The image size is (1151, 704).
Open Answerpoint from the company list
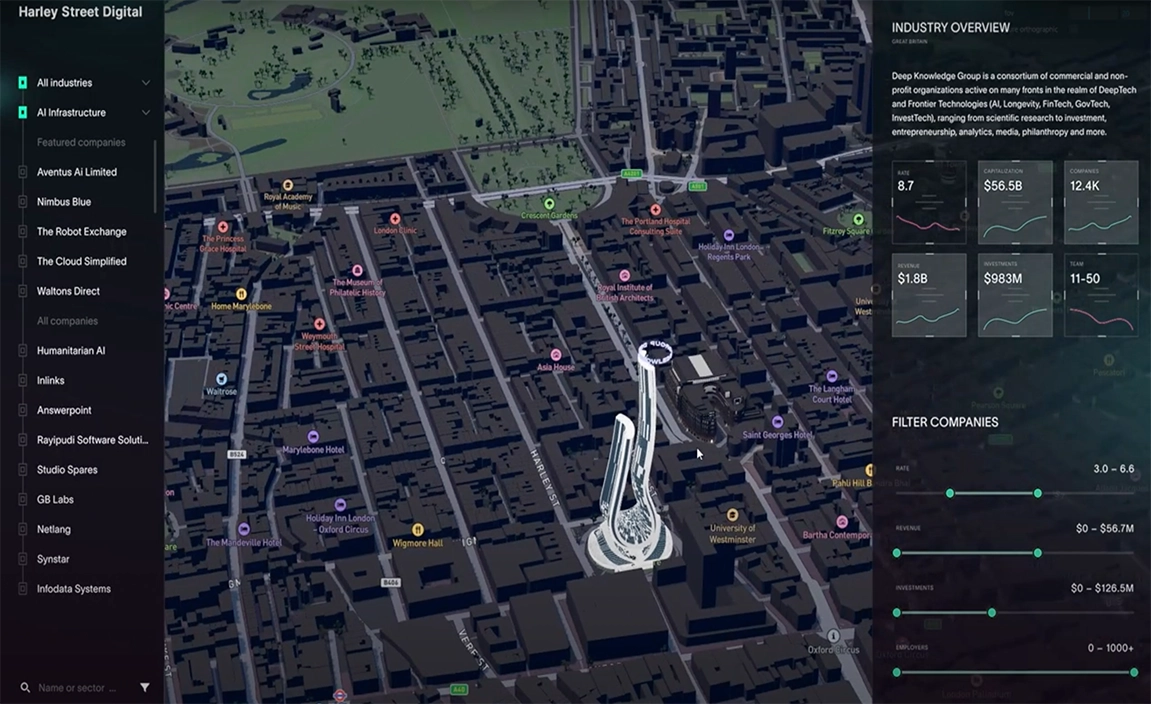pyautogui.click(x=64, y=411)
